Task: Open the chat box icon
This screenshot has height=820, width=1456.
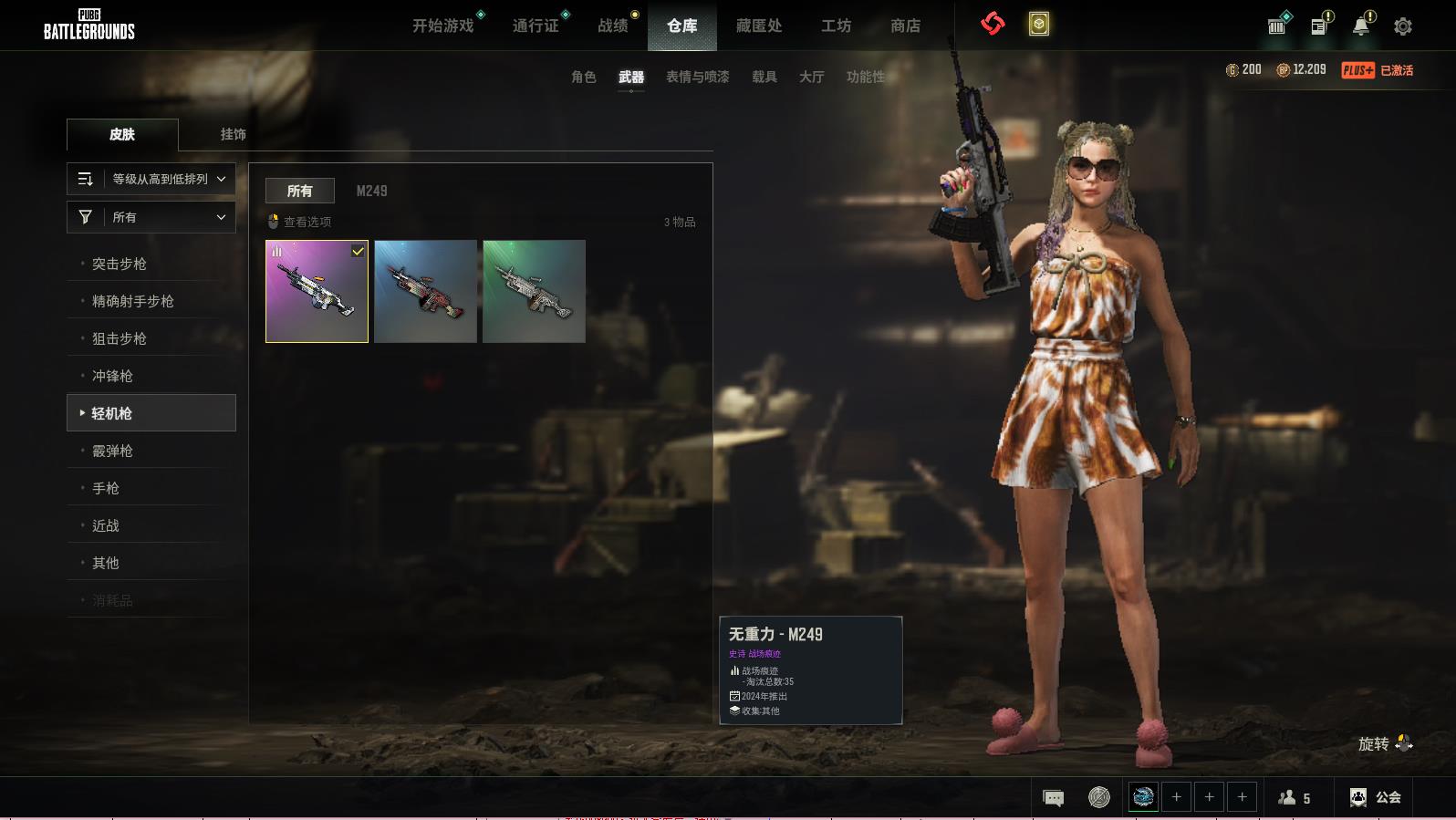Action: coord(1053,798)
